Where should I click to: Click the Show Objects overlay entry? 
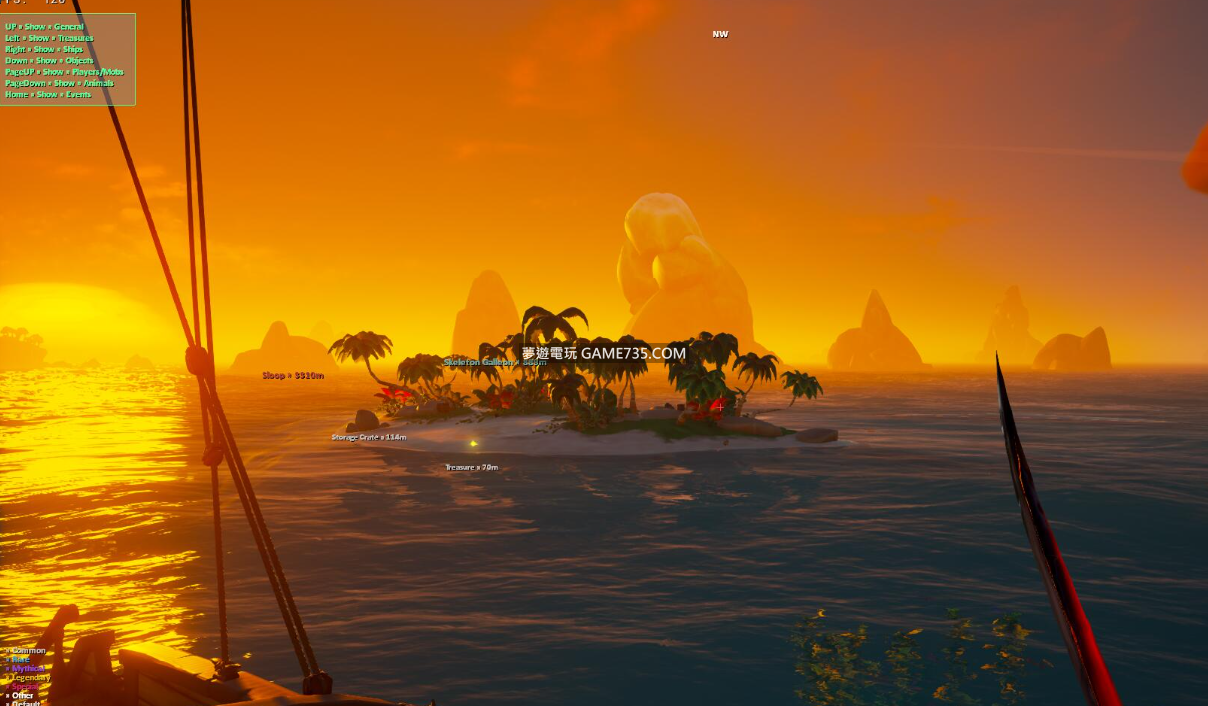(x=49, y=61)
